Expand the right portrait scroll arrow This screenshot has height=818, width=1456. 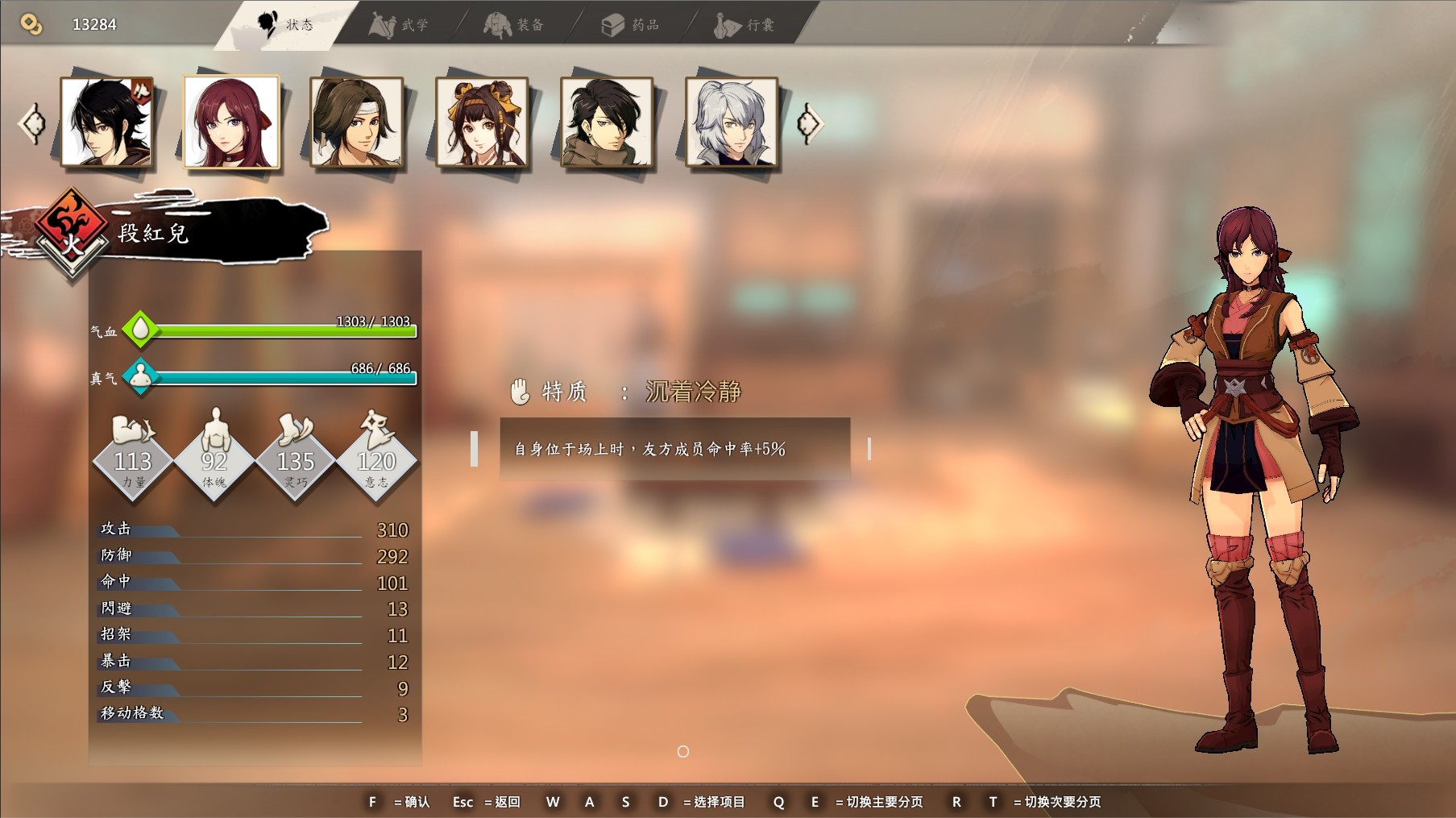click(x=811, y=121)
